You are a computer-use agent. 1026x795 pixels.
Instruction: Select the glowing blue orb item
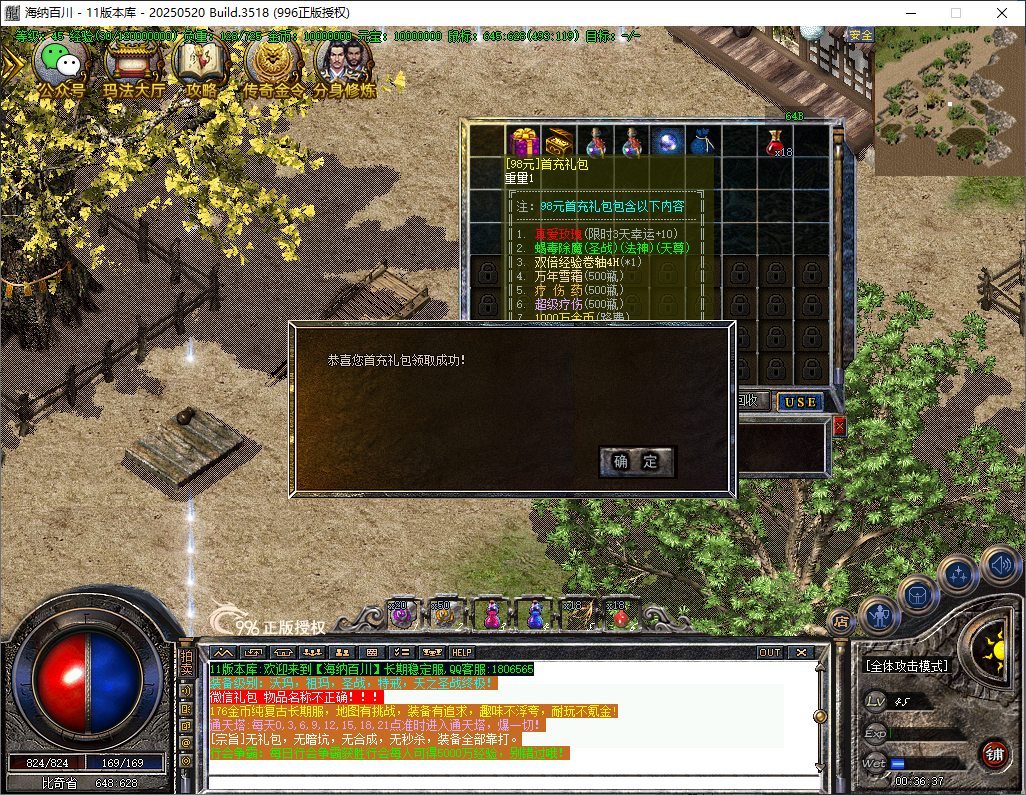[665, 141]
